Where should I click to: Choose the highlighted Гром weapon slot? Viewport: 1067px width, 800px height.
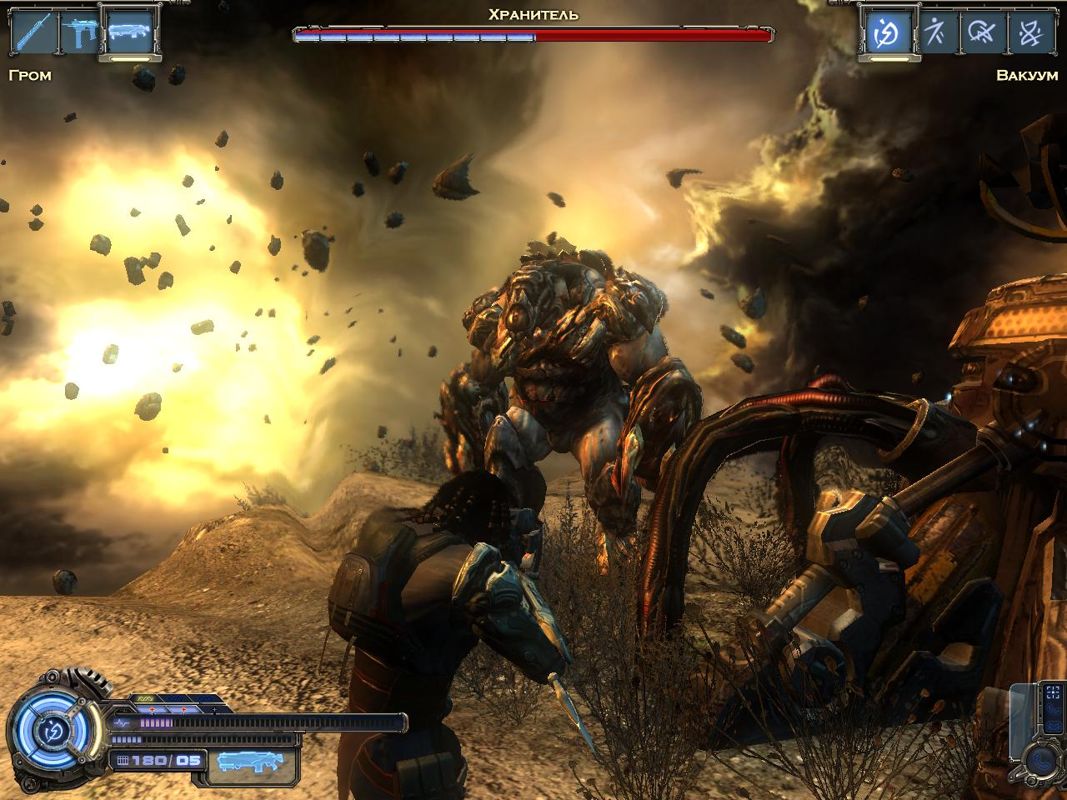(x=130, y=33)
